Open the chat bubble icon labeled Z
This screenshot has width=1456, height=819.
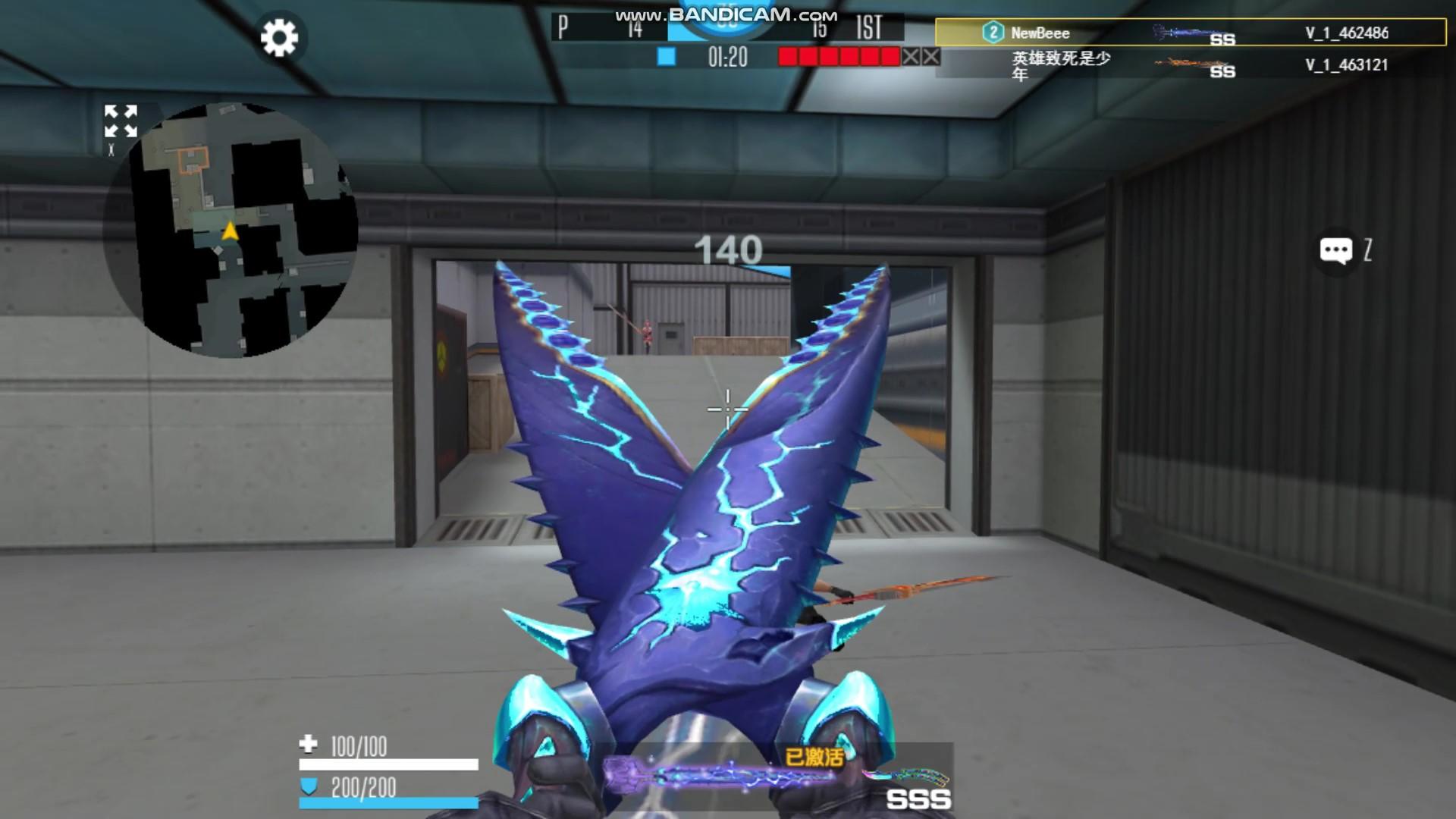point(1337,250)
